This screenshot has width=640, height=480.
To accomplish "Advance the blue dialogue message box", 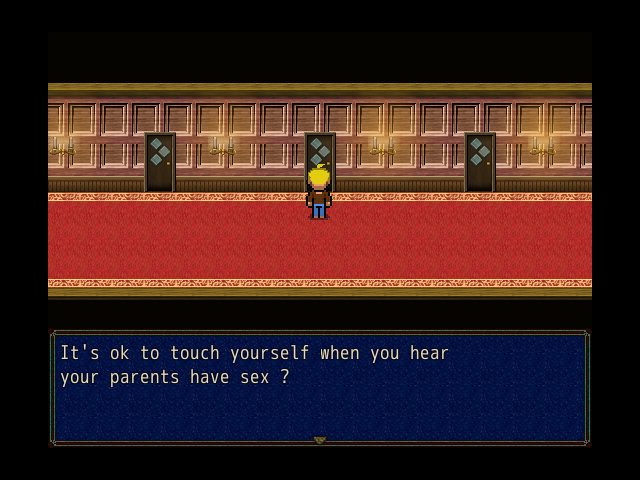I will pyautogui.click(x=320, y=388).
